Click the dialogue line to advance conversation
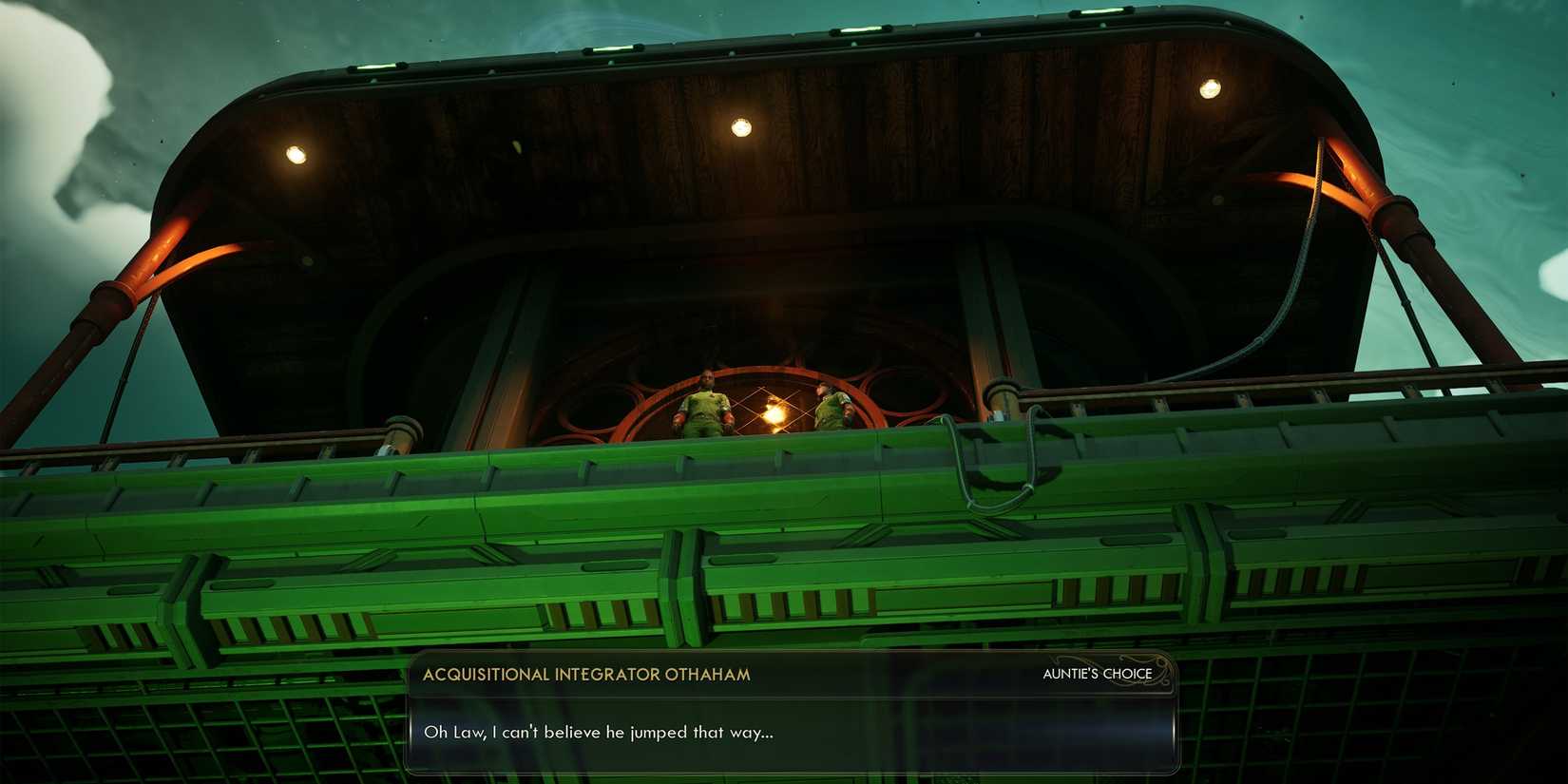This screenshot has width=1568, height=784. (600, 732)
